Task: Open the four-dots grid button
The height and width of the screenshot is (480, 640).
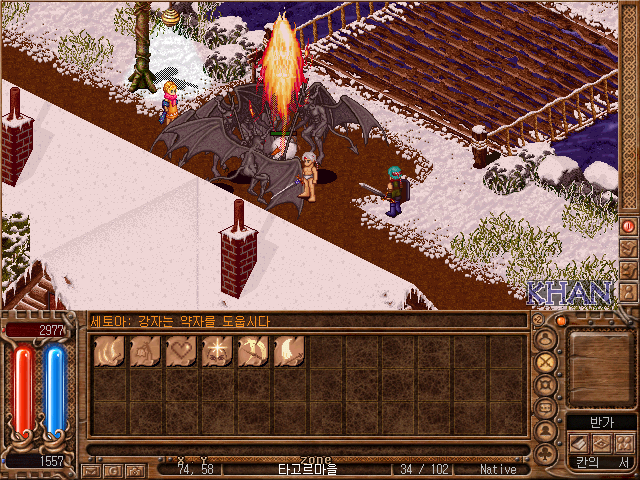Action: 625,443
